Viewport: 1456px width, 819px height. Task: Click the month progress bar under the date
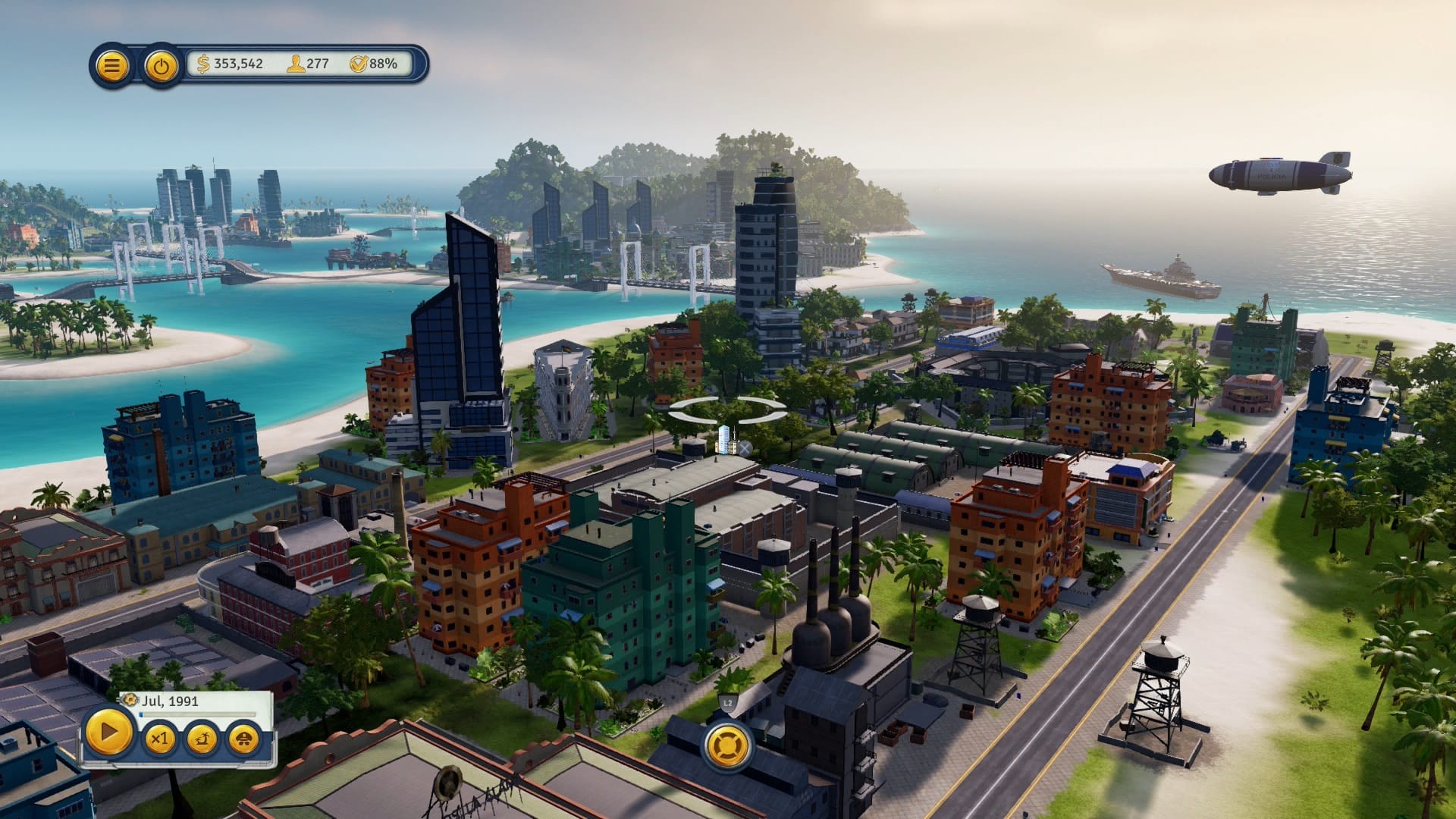pos(199,714)
